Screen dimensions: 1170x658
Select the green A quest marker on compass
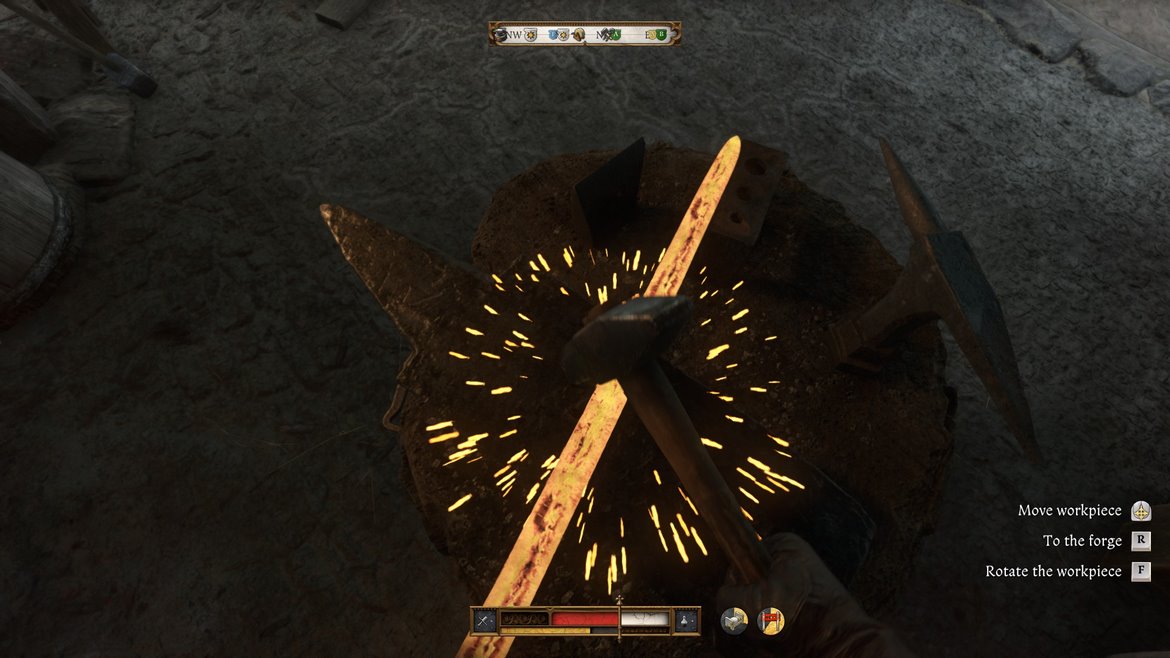pyautogui.click(x=615, y=35)
